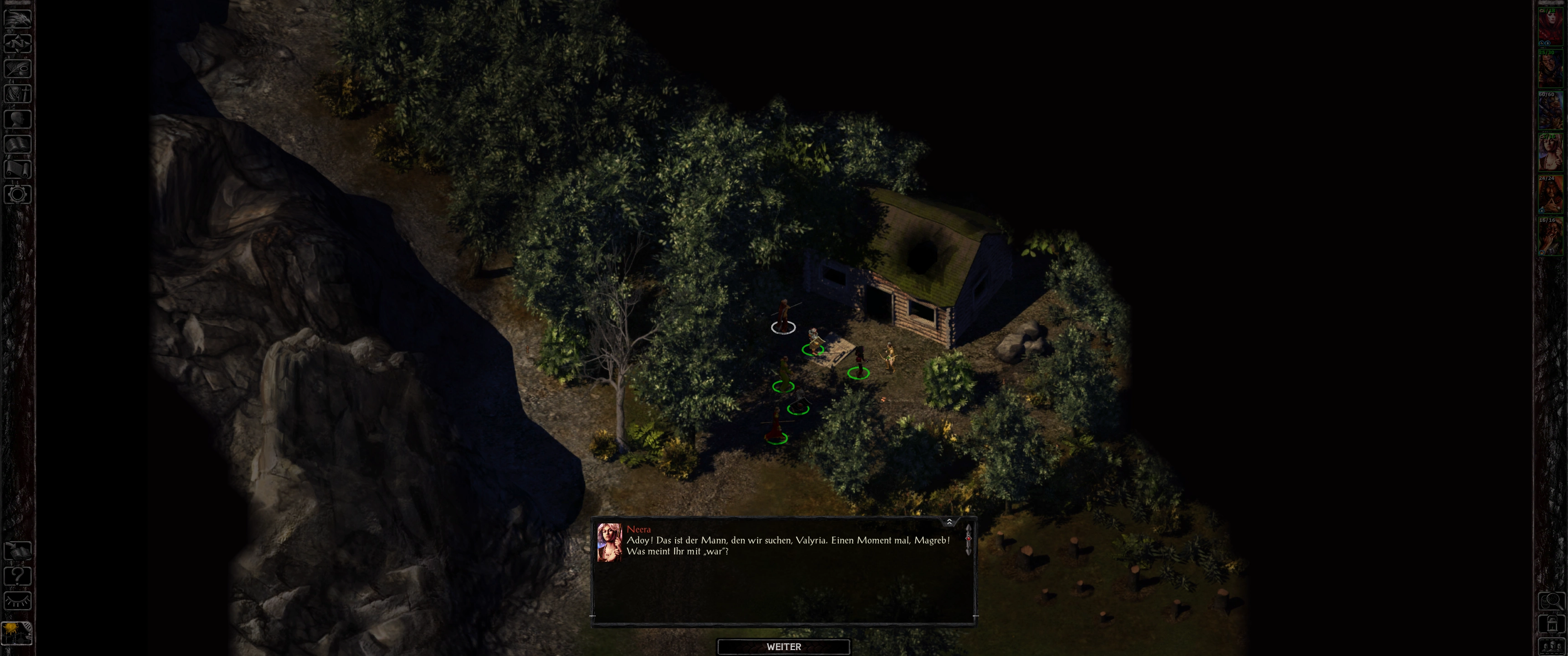The width and height of the screenshot is (1568, 656).
Task: Show help with the question mark icon
Action: (18, 576)
